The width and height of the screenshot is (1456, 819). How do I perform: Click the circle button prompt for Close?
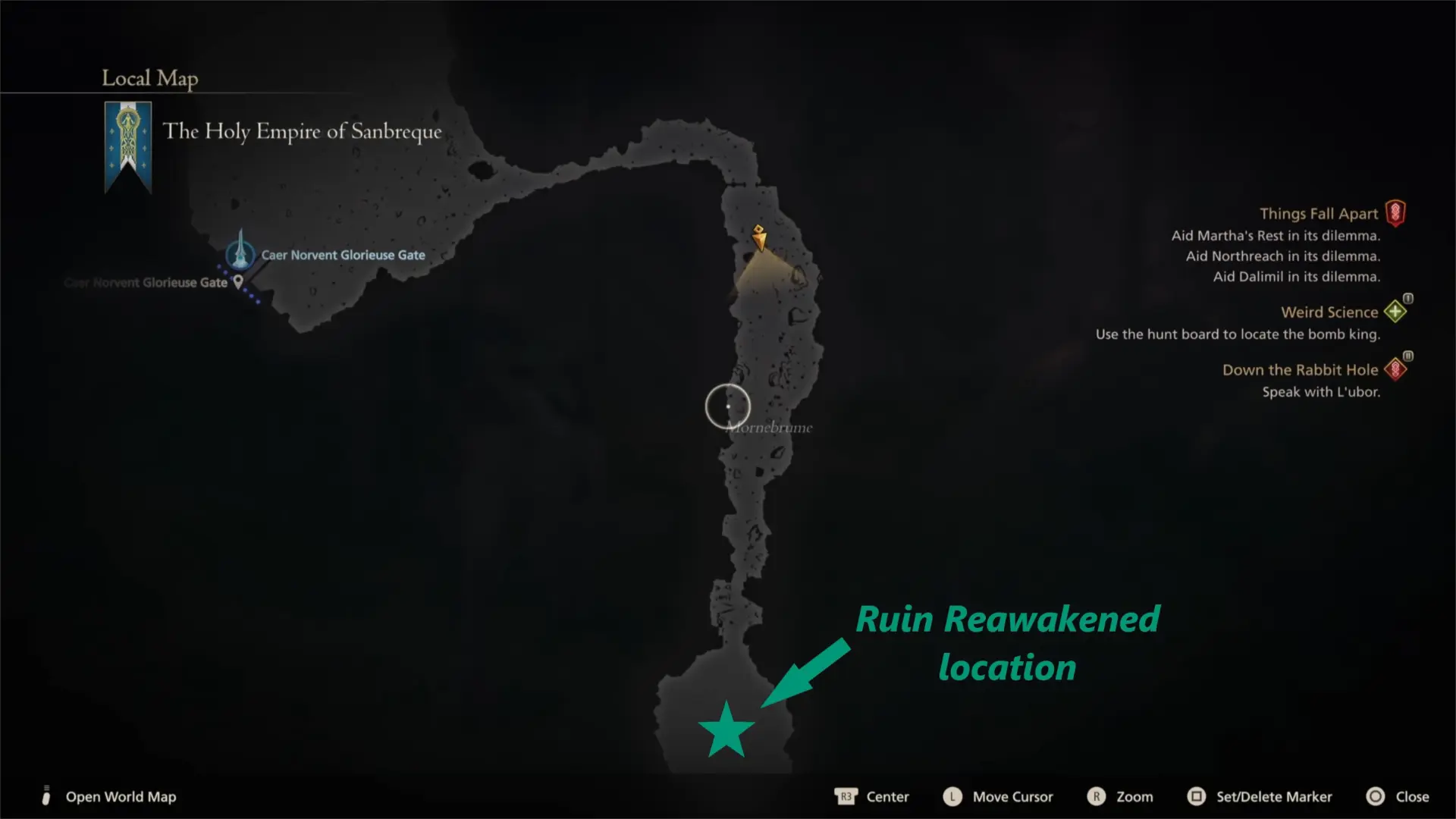1375,796
